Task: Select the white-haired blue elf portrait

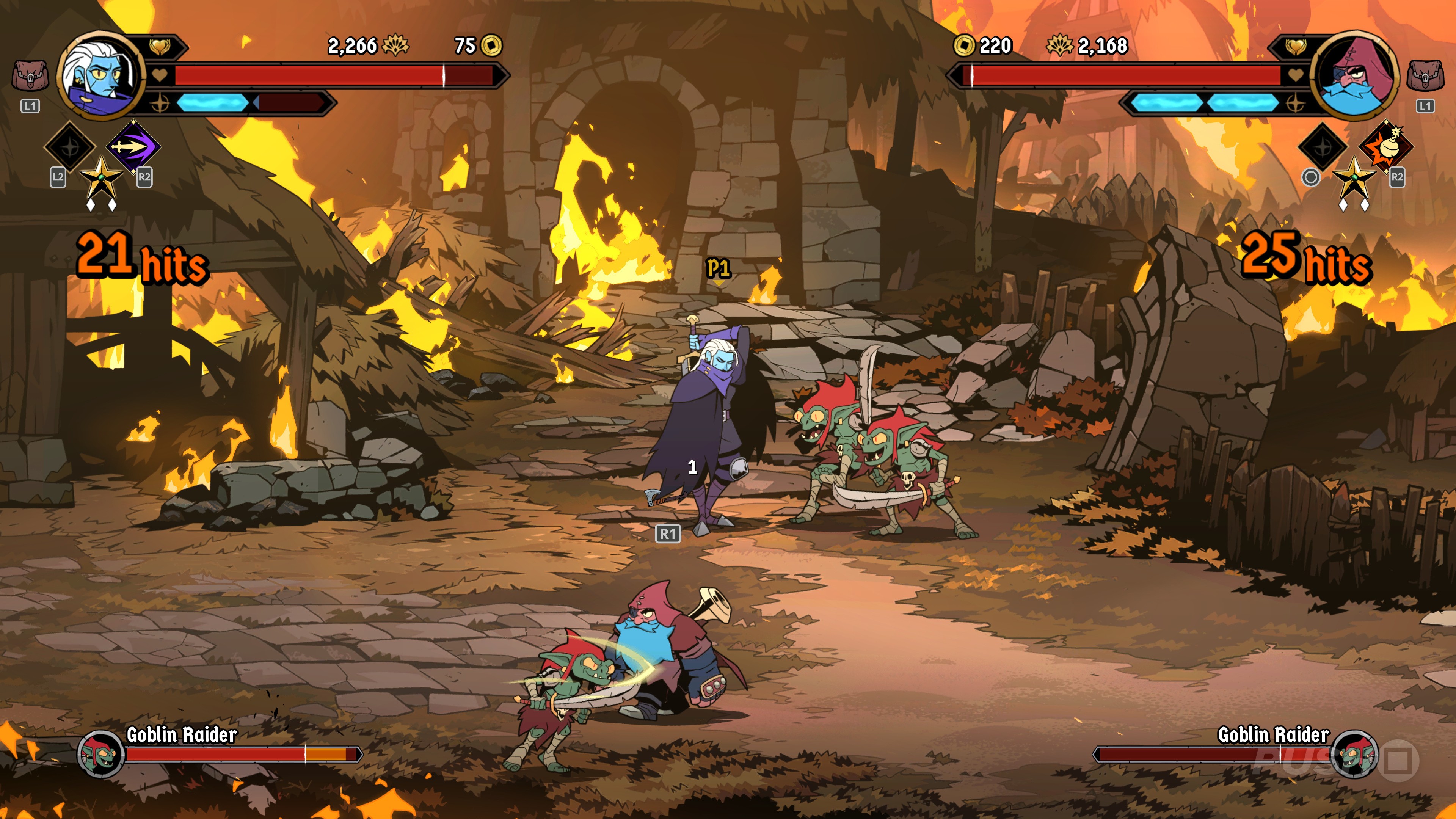Action: (x=100, y=75)
